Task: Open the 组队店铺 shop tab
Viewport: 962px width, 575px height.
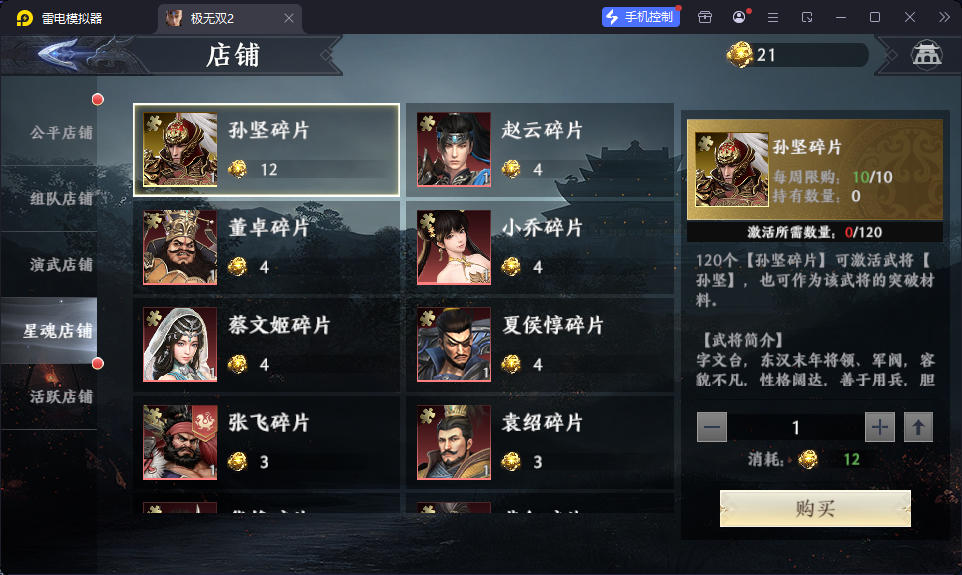Action: (x=60, y=198)
